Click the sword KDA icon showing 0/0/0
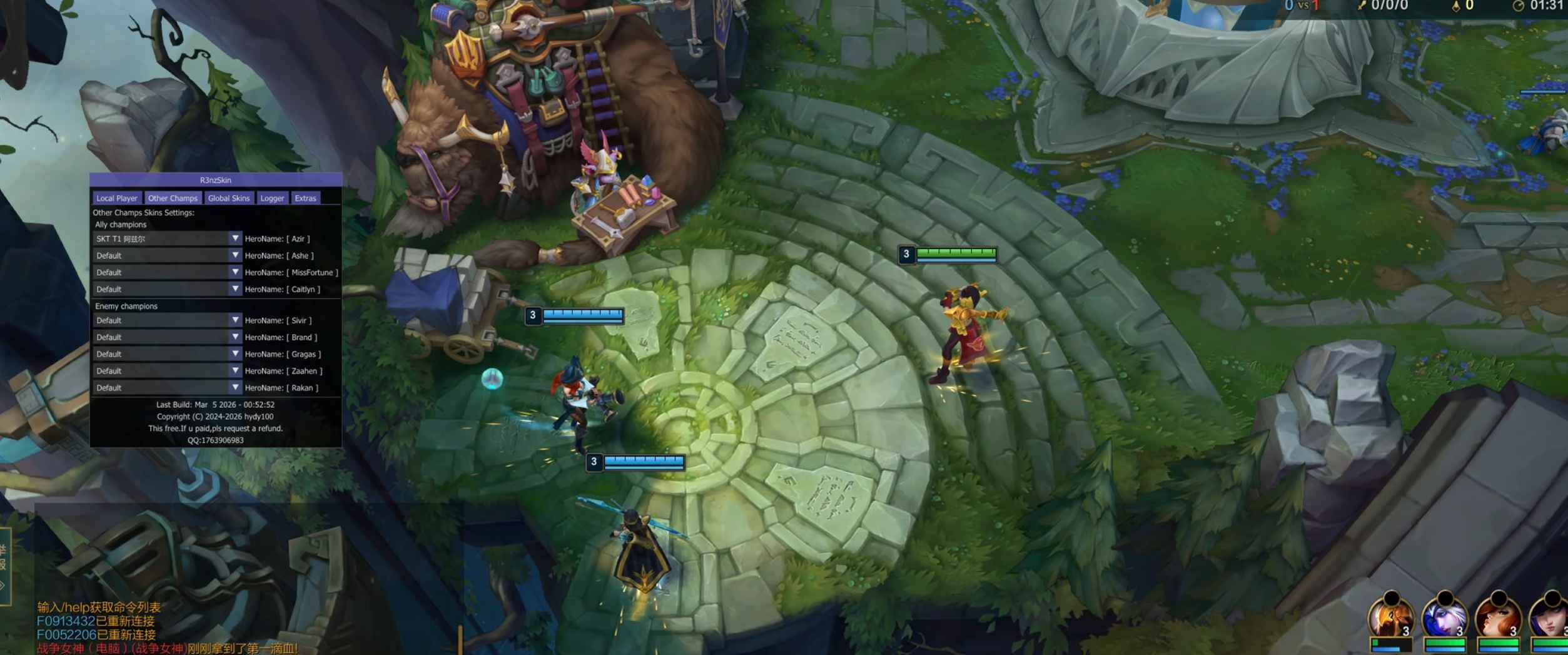This screenshot has height=655, width=1568. [1361, 6]
